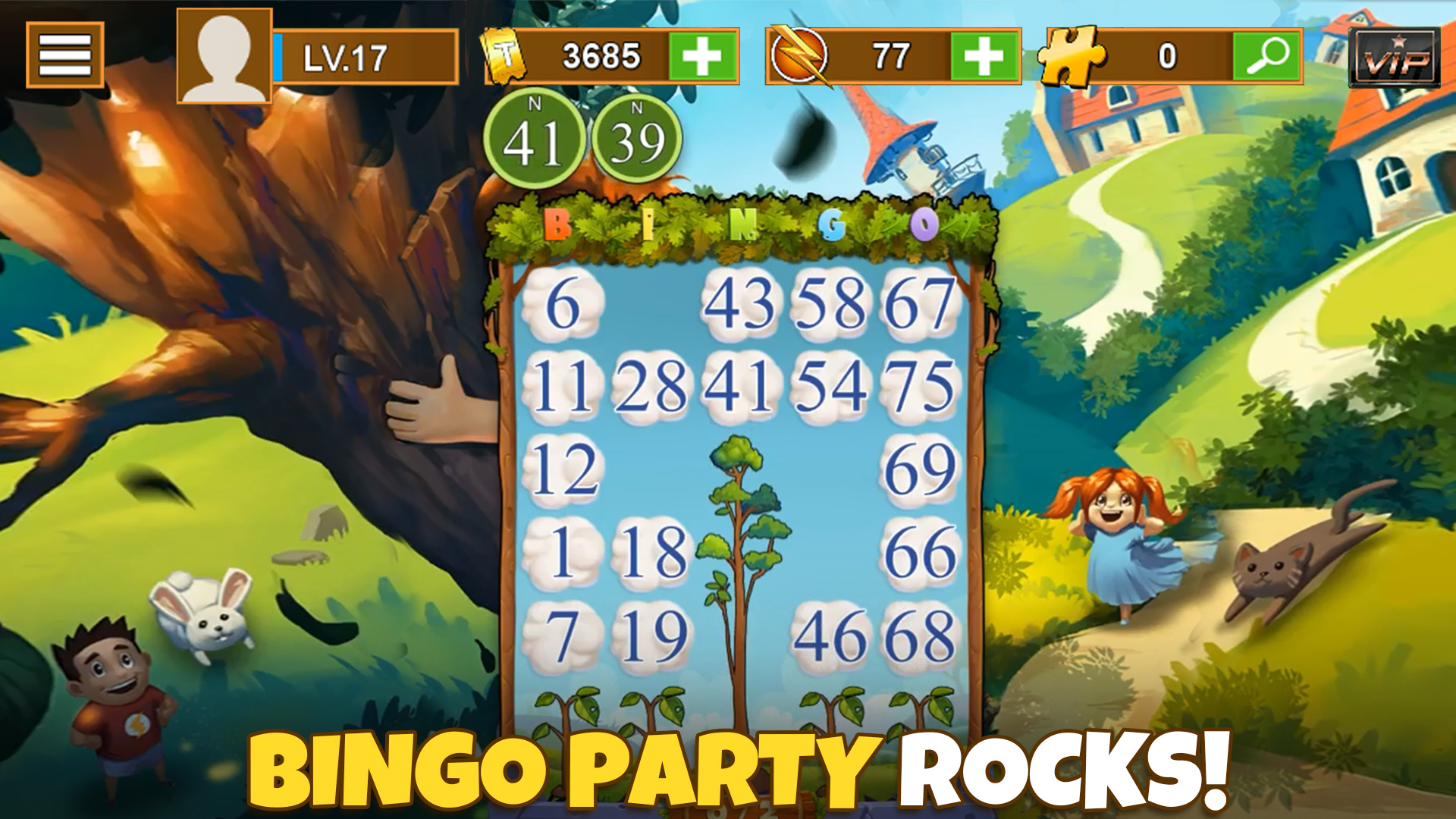Click the called ball N39
This screenshot has width=1456, height=819.
[x=637, y=140]
